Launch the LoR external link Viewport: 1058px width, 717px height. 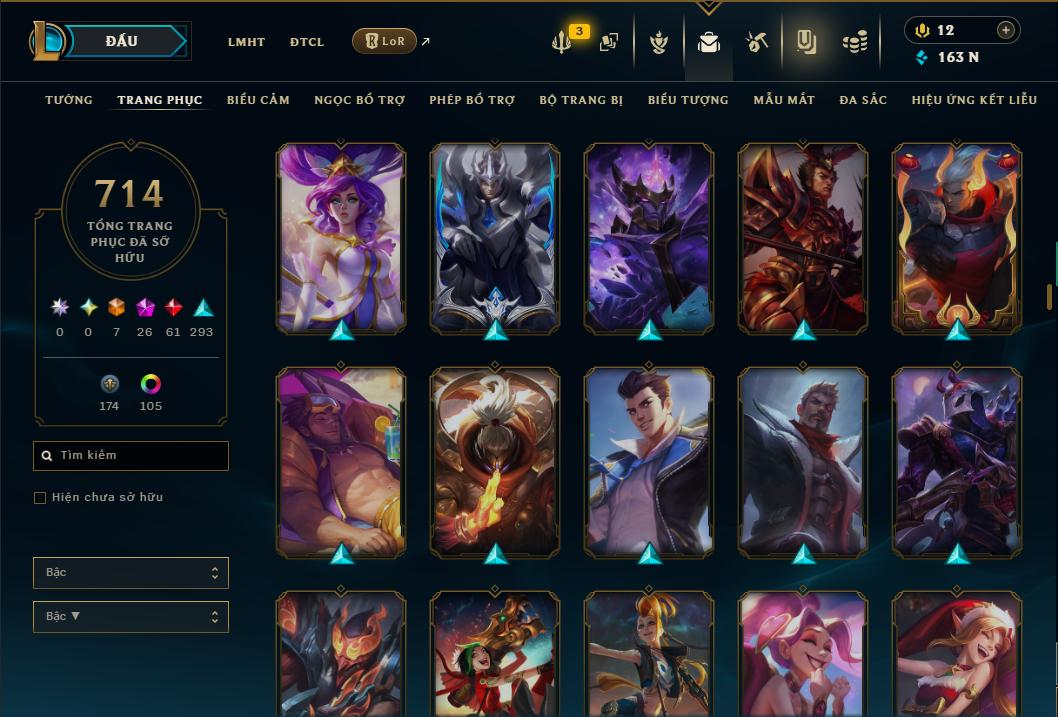[x=385, y=41]
